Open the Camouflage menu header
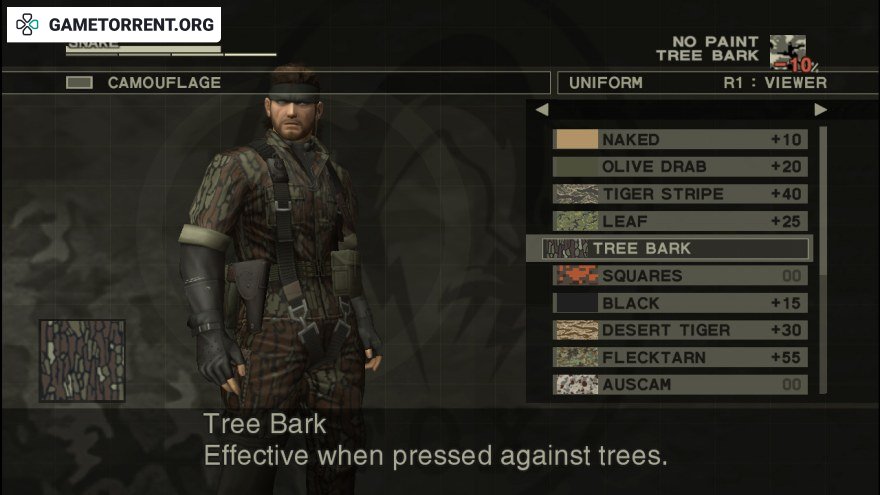This screenshot has width=880, height=495. click(165, 83)
